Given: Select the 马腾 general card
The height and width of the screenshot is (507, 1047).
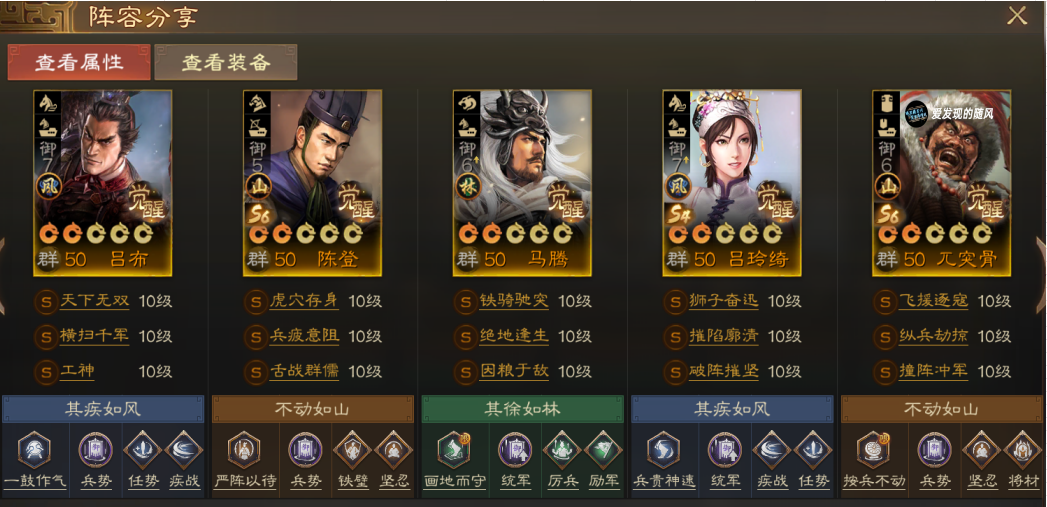Looking at the screenshot, I should click(523, 182).
